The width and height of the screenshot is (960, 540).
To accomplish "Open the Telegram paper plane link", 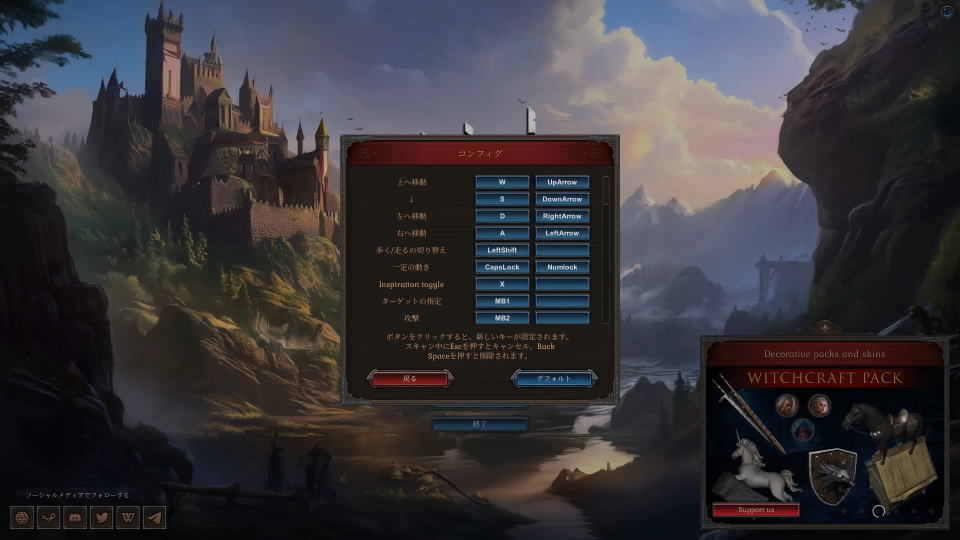I will [153, 518].
